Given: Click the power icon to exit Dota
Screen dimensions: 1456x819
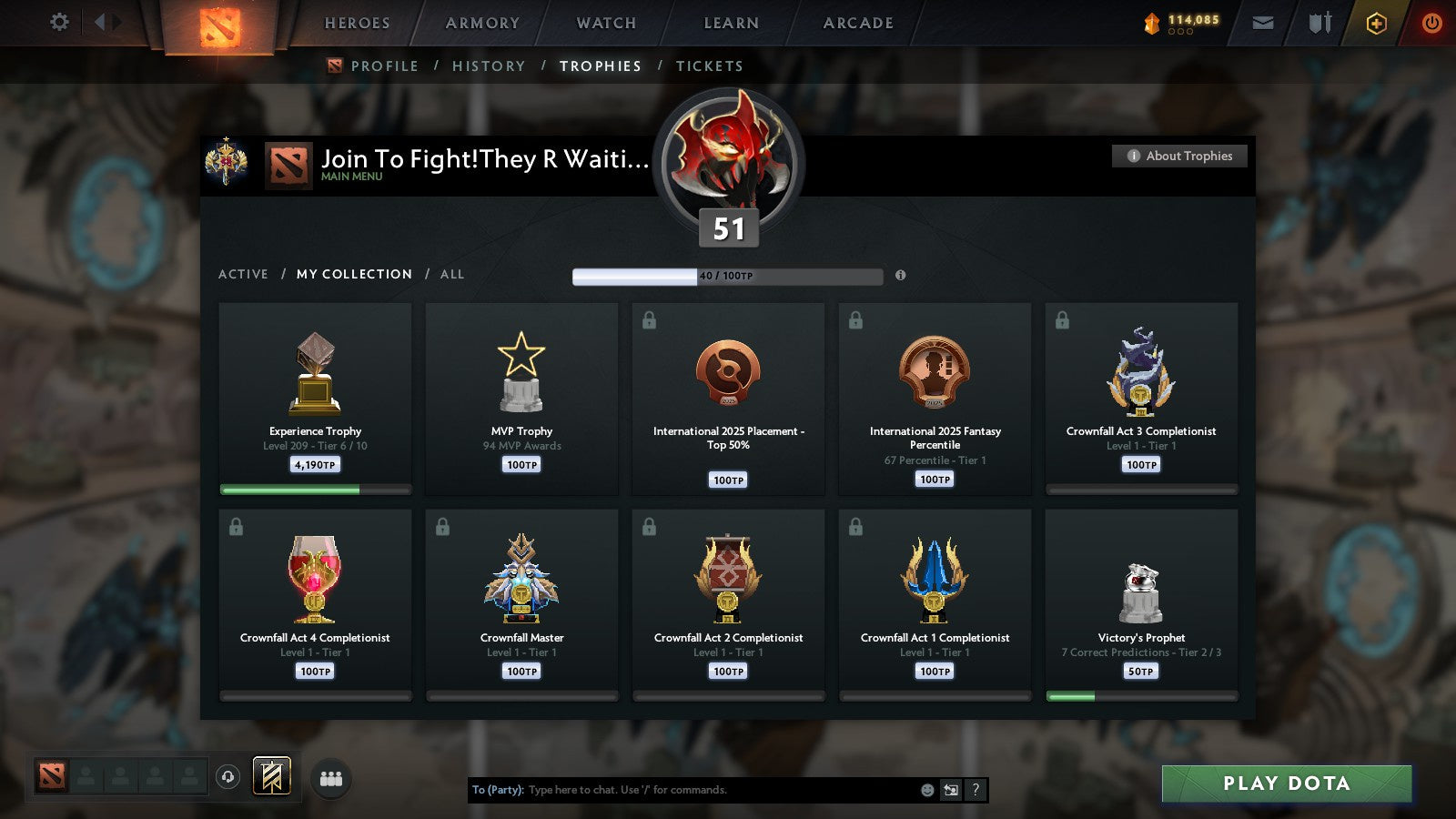Looking at the screenshot, I should click(1431, 23).
